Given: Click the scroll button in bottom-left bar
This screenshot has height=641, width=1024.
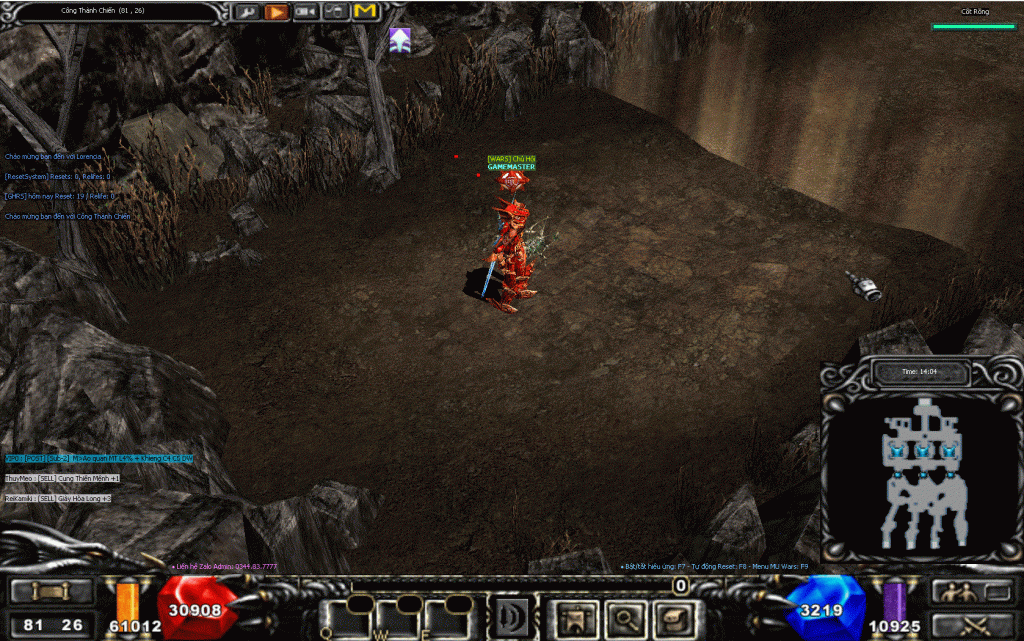Looking at the screenshot, I should point(49,591).
